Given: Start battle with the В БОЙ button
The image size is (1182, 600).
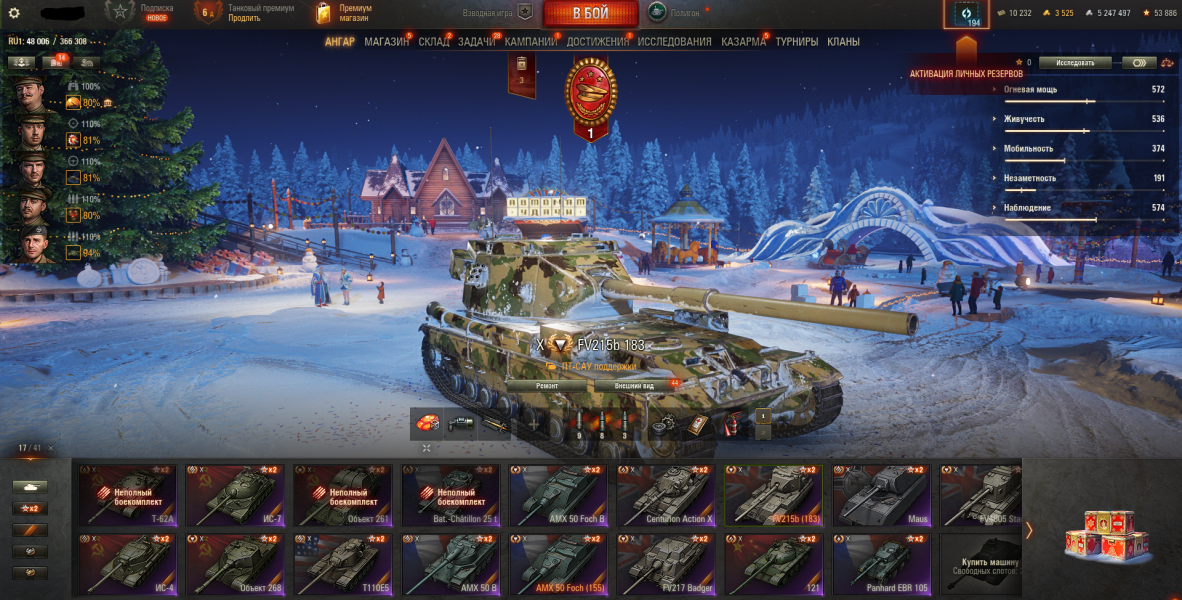Looking at the screenshot, I should pyautogui.click(x=590, y=14).
